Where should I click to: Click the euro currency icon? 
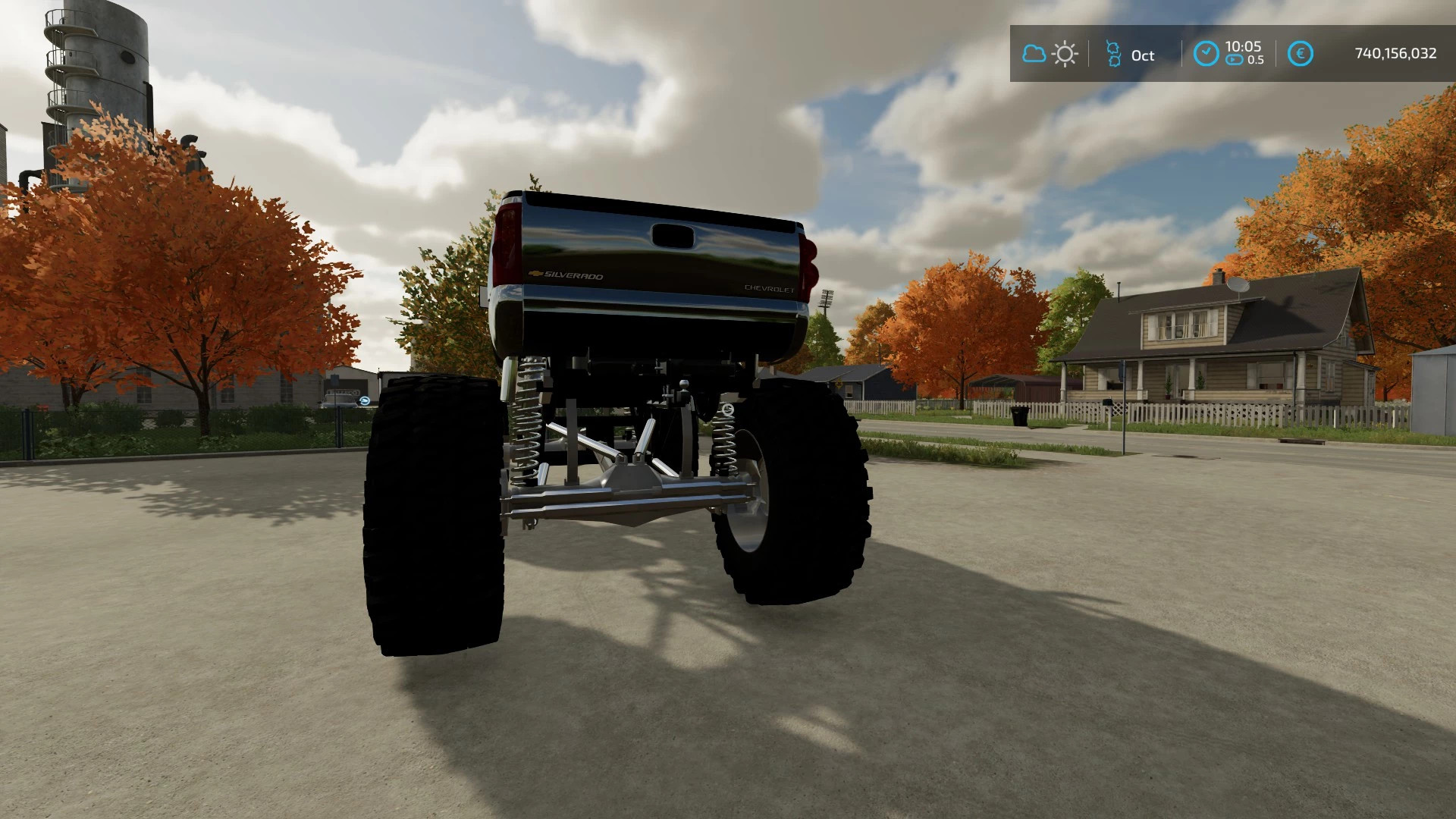(x=1300, y=52)
